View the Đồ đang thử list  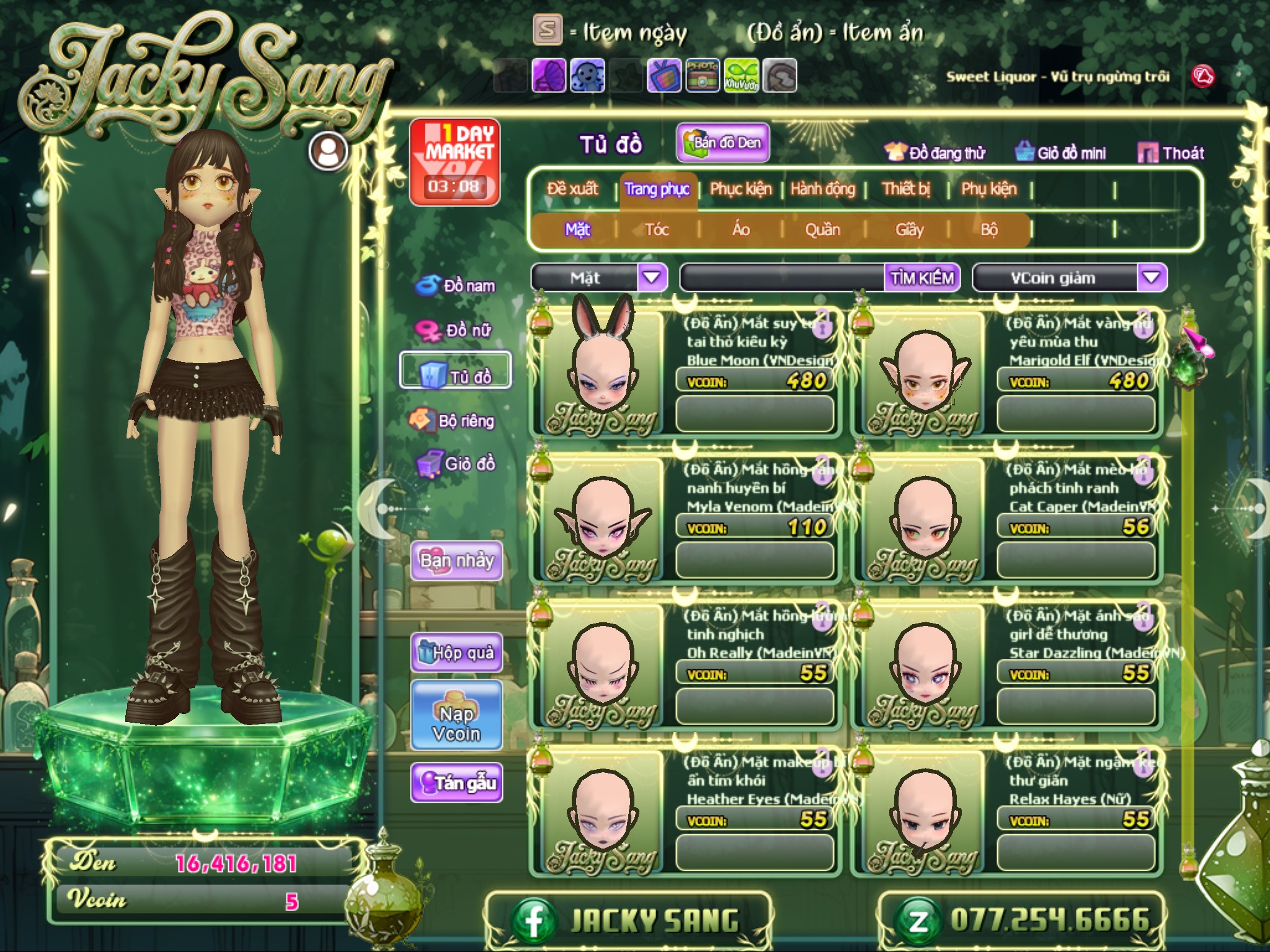[935, 152]
